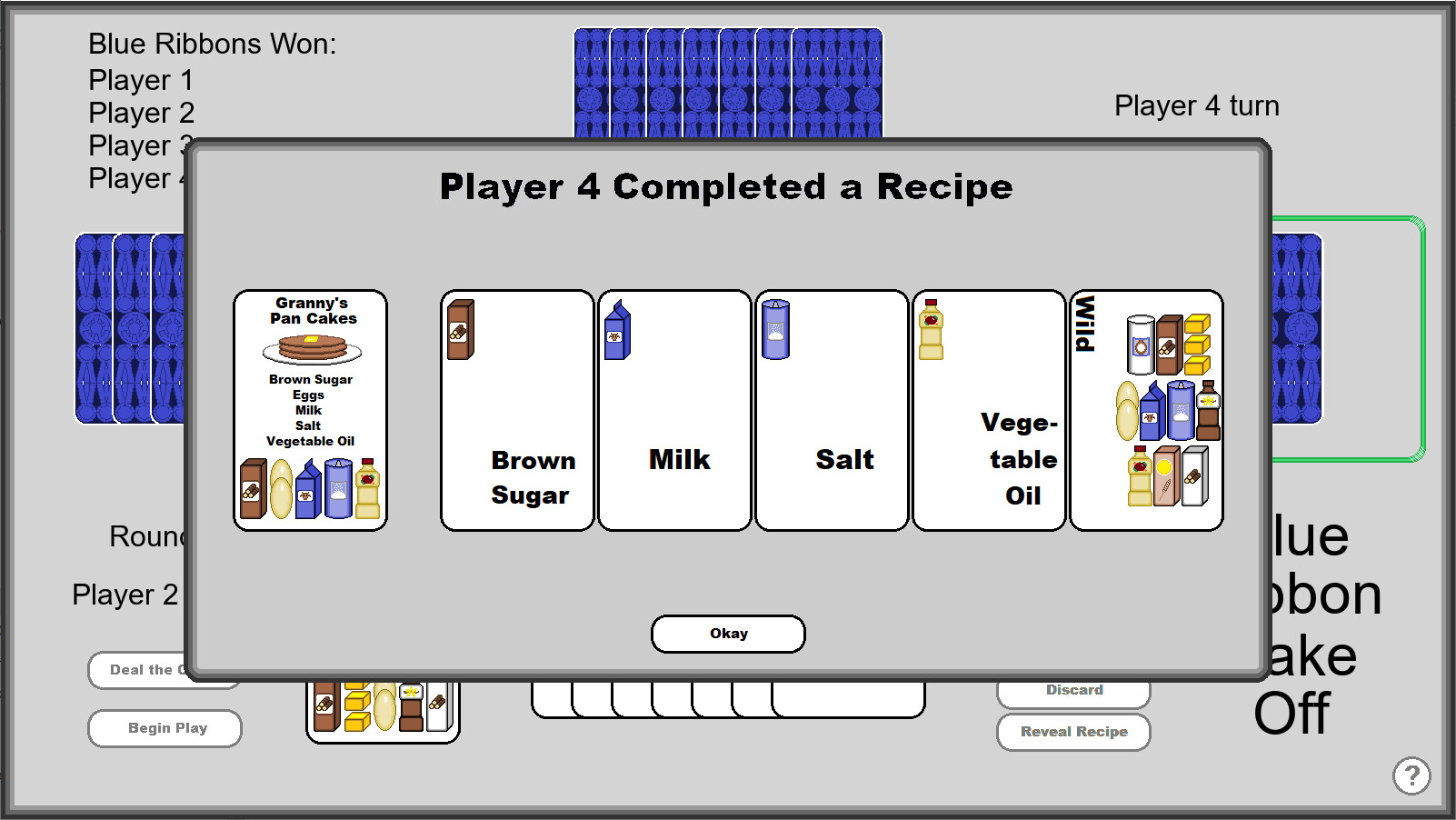Click the brown sugar box icon
Viewport: 1456px width, 820px height.
tap(460, 330)
